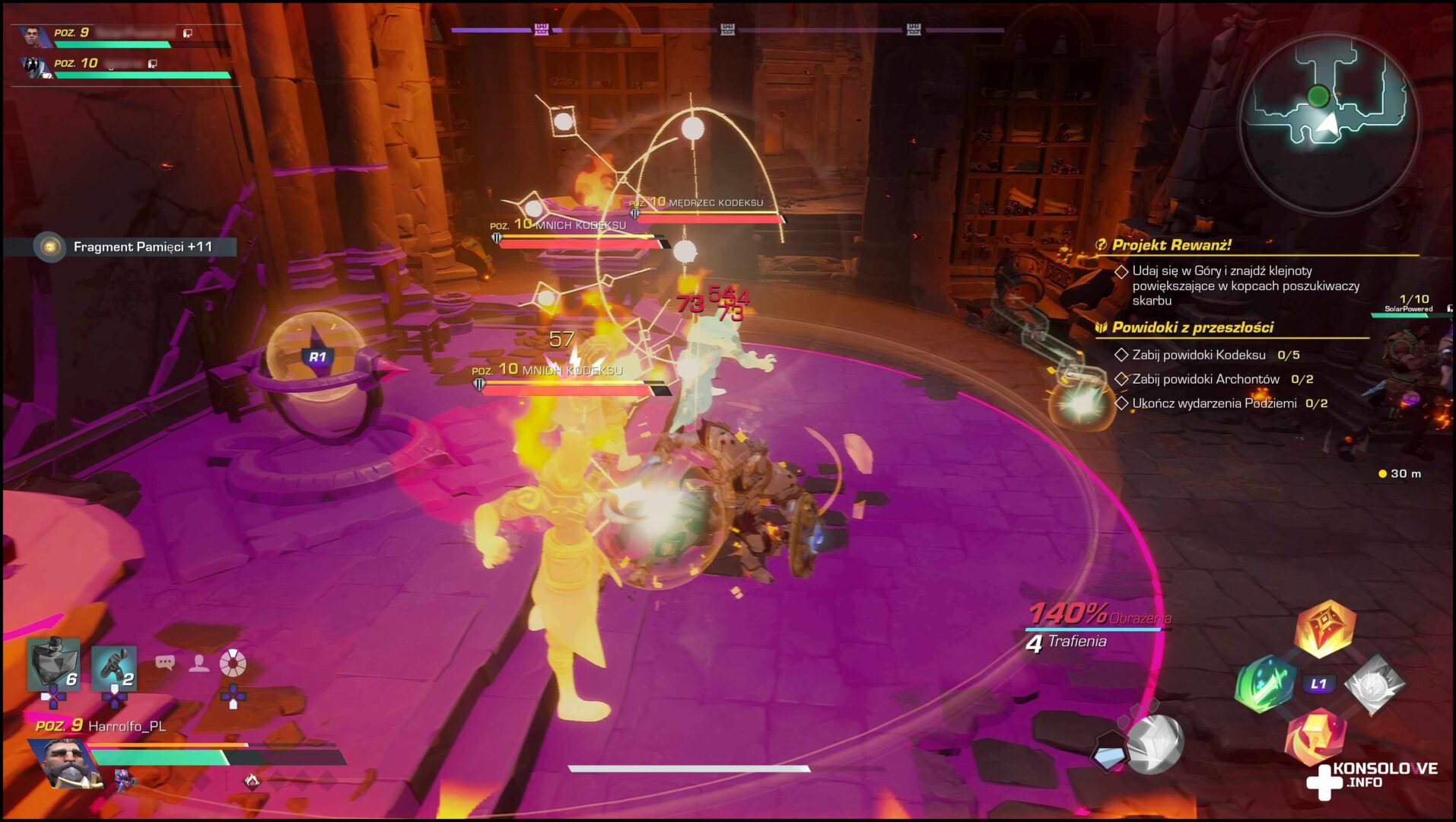Select the Powidoki z przeszłości objective header

pyautogui.click(x=1191, y=327)
